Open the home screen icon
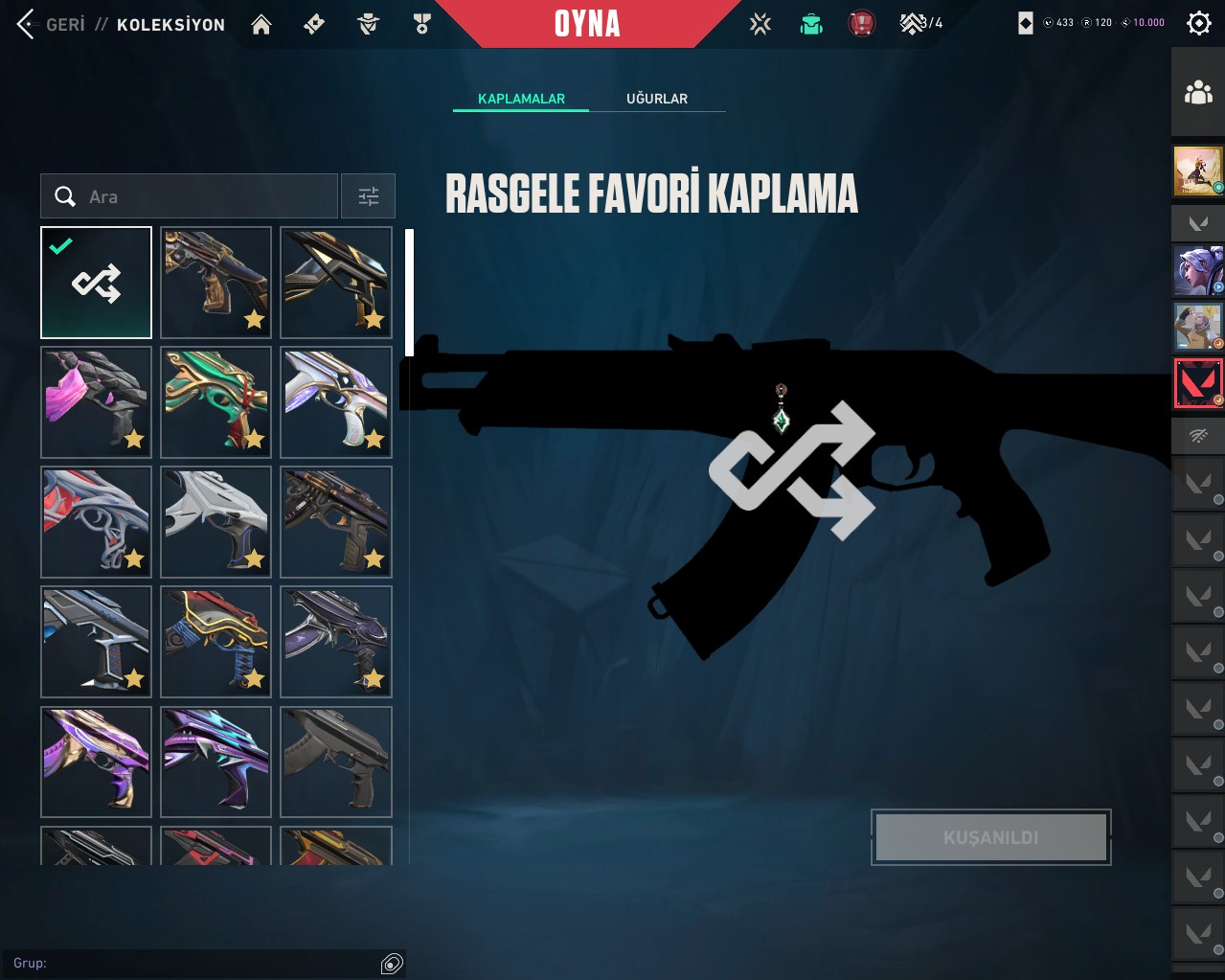 pyautogui.click(x=261, y=24)
